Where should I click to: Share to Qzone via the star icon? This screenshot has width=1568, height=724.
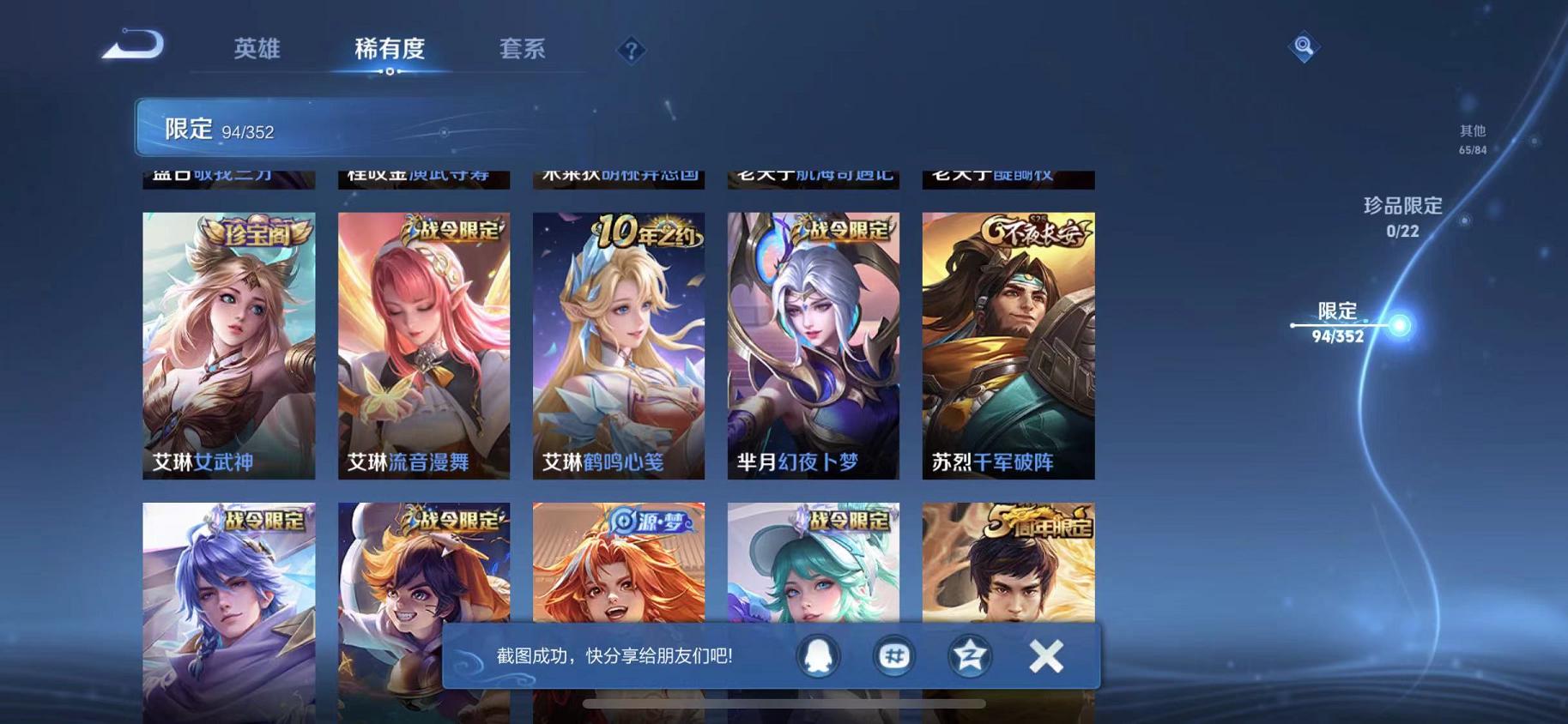[x=968, y=655]
